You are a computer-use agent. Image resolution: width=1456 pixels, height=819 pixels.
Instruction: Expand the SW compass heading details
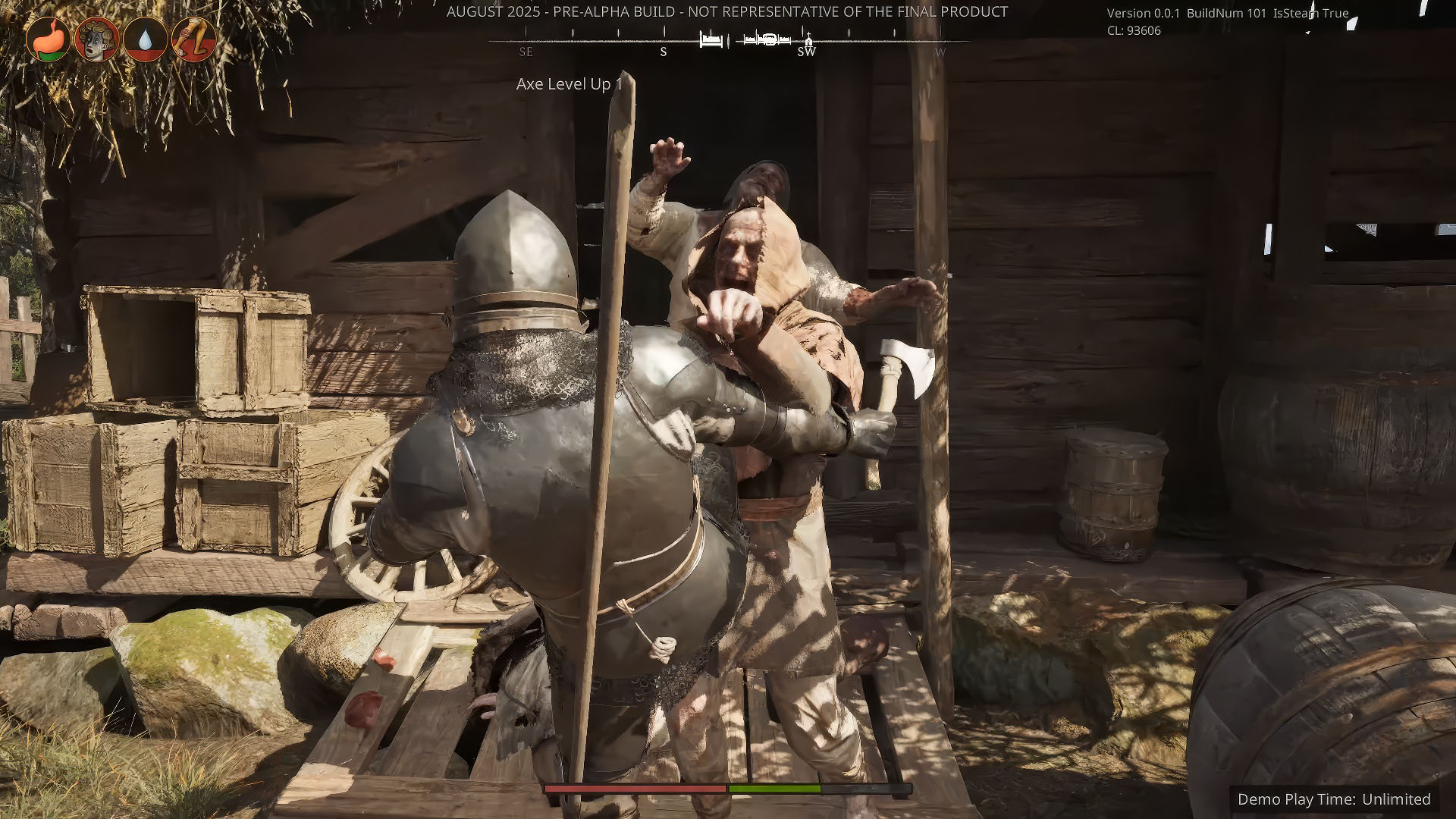click(807, 52)
